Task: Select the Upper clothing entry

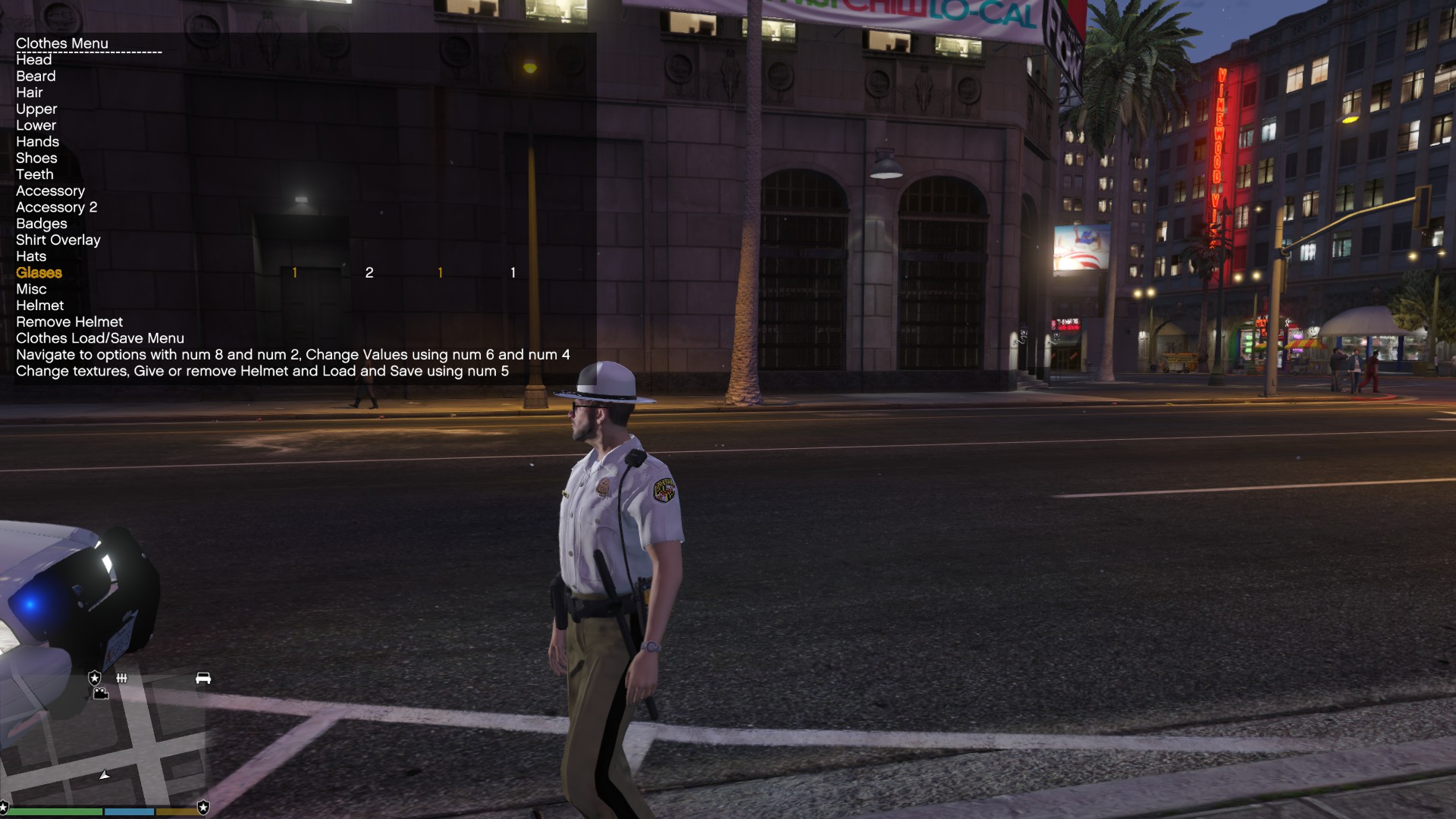Action: (x=36, y=109)
